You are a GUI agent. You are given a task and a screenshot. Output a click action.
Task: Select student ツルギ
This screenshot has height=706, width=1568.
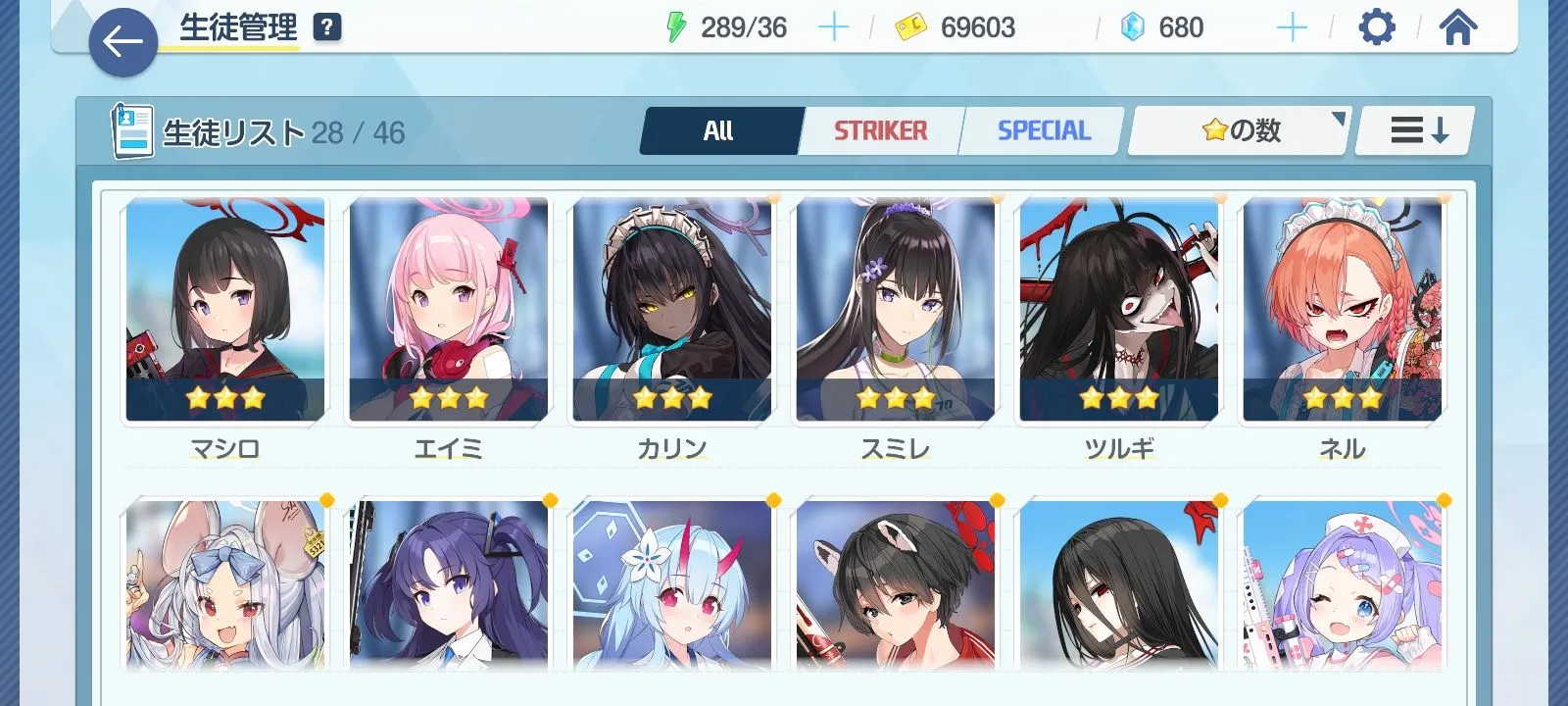pyautogui.click(x=1119, y=310)
